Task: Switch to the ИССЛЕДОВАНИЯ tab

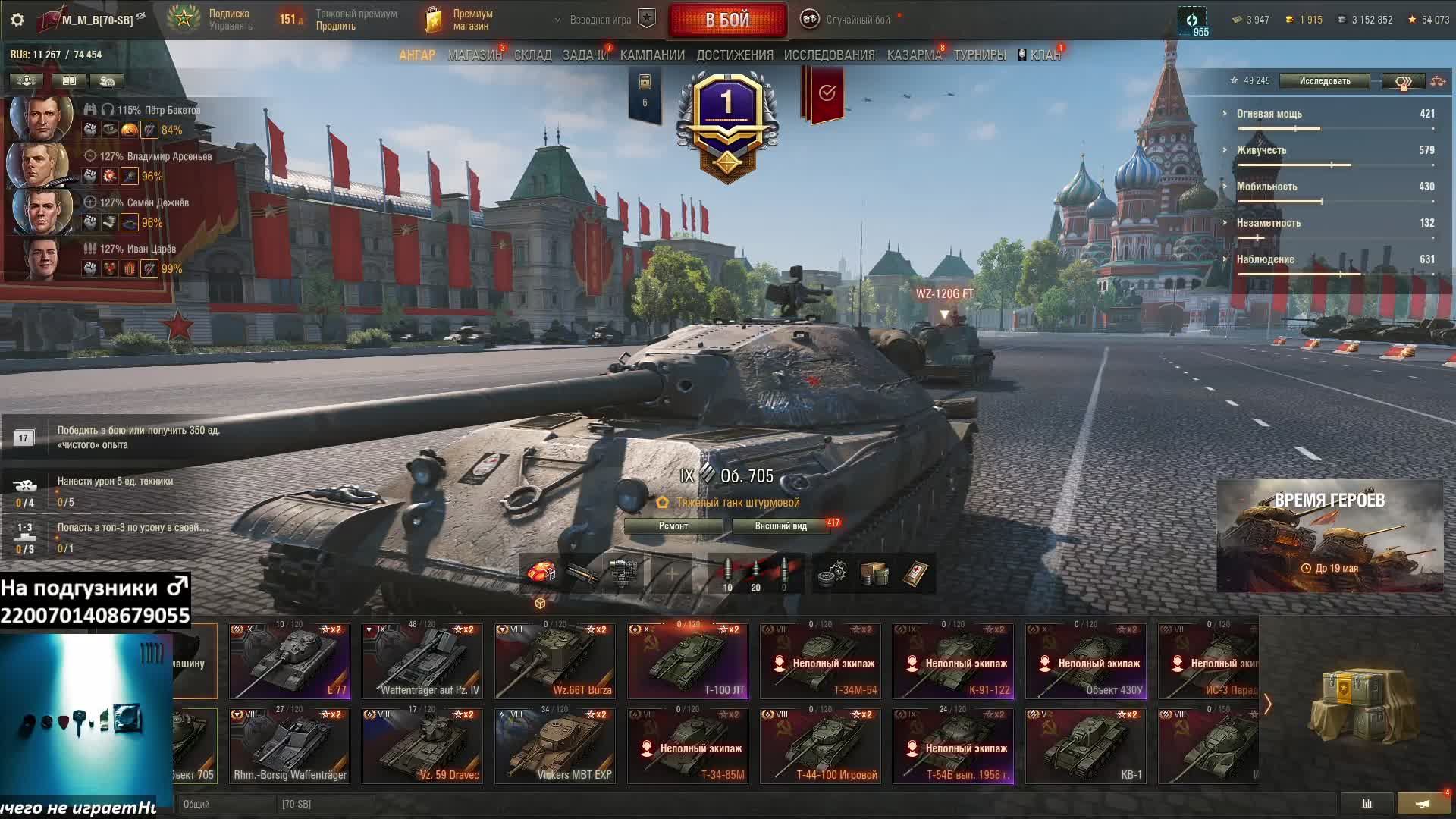Action: coord(829,55)
